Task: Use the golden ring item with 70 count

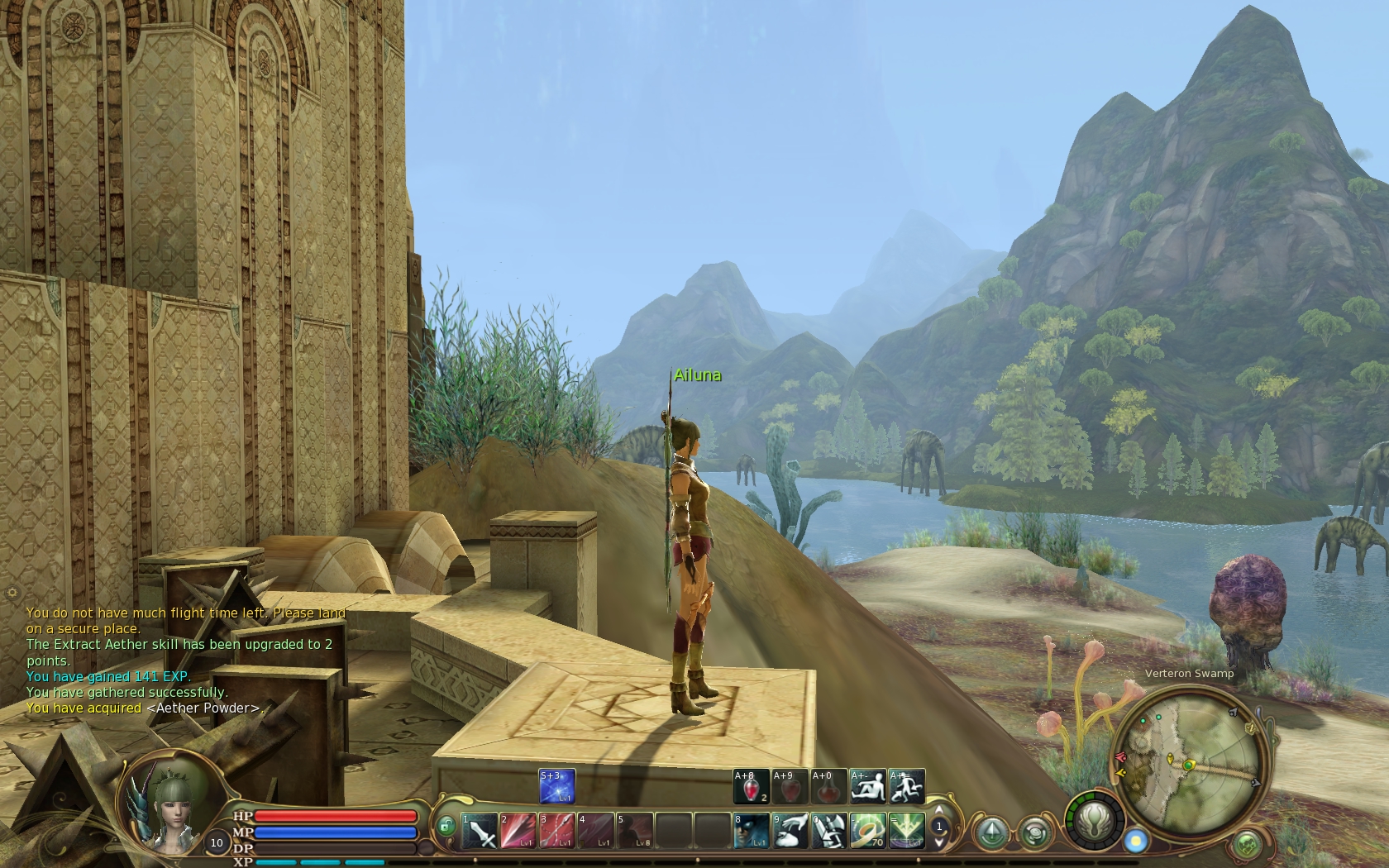Action: (867, 831)
